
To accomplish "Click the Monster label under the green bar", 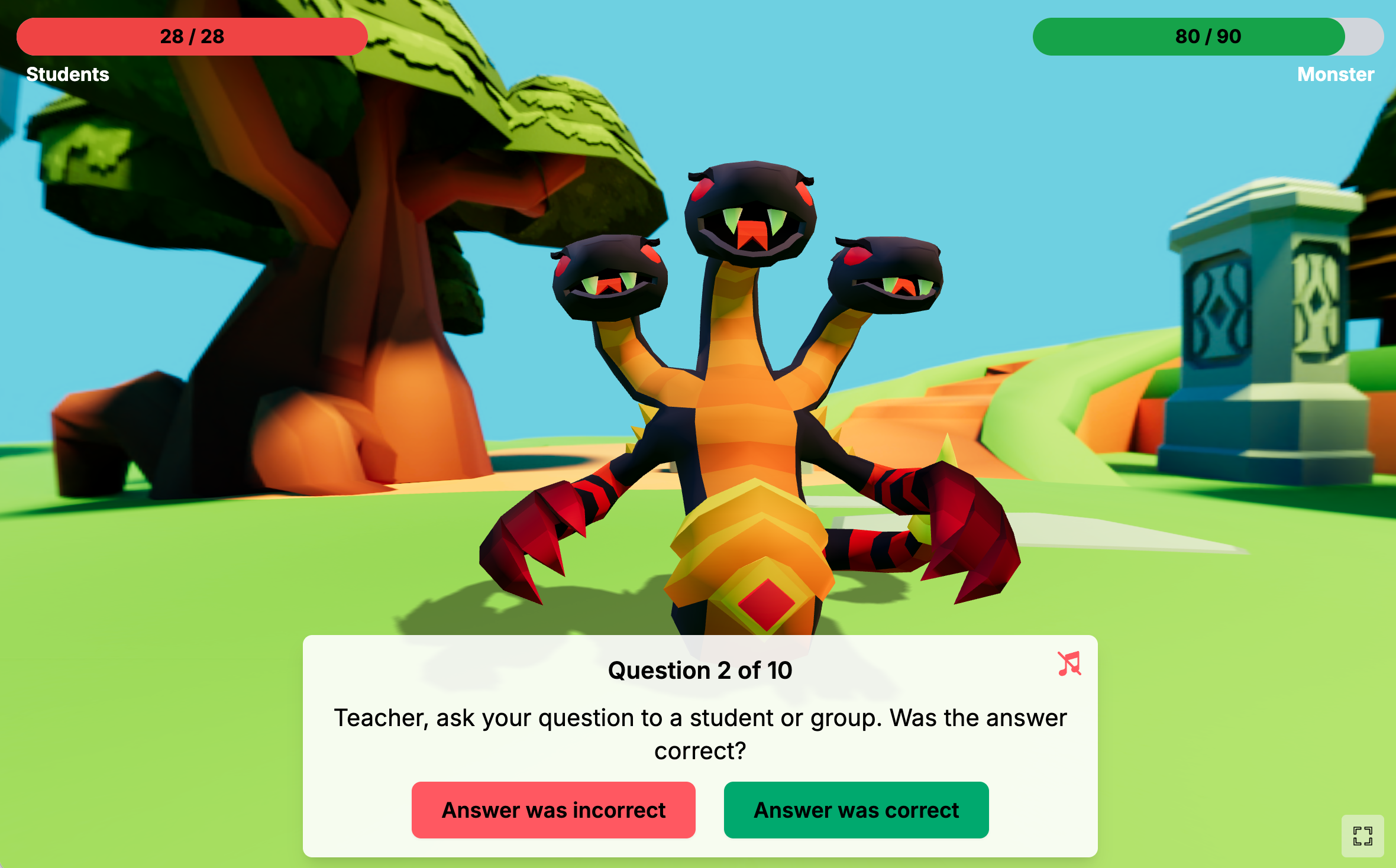I will click(x=1334, y=75).
